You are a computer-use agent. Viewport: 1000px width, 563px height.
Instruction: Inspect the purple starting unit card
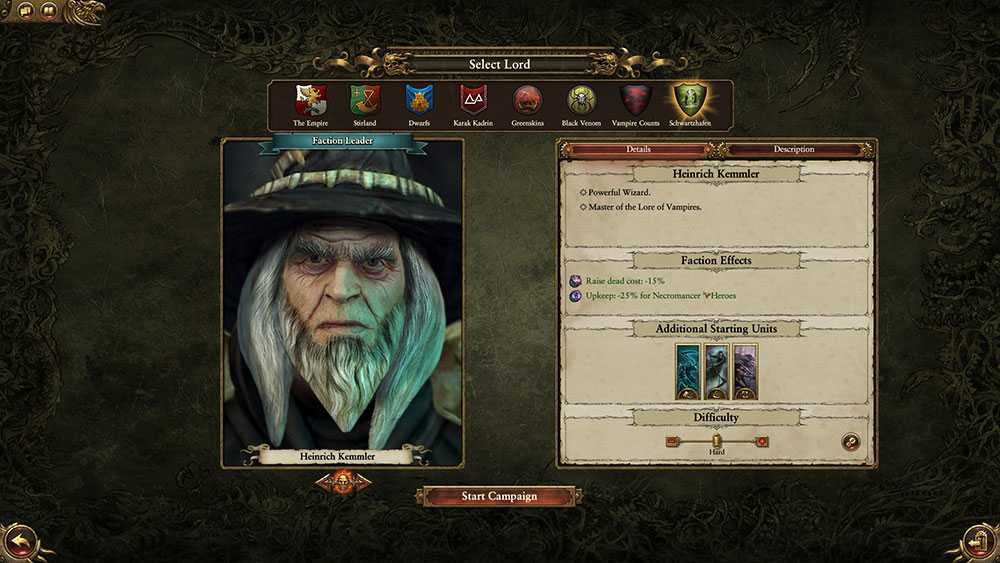tap(745, 371)
